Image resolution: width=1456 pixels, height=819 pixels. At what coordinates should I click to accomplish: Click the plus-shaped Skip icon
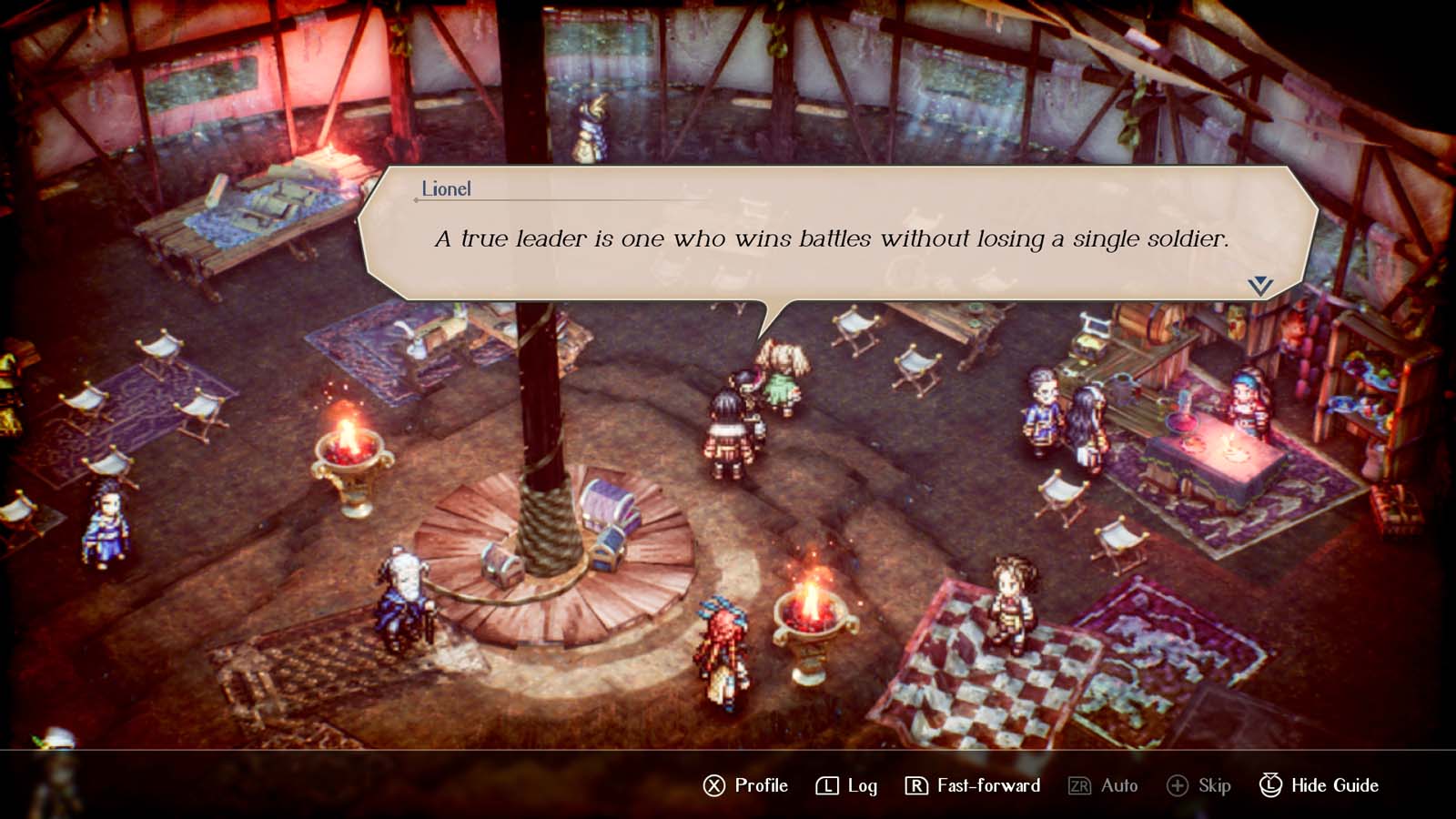click(1178, 784)
